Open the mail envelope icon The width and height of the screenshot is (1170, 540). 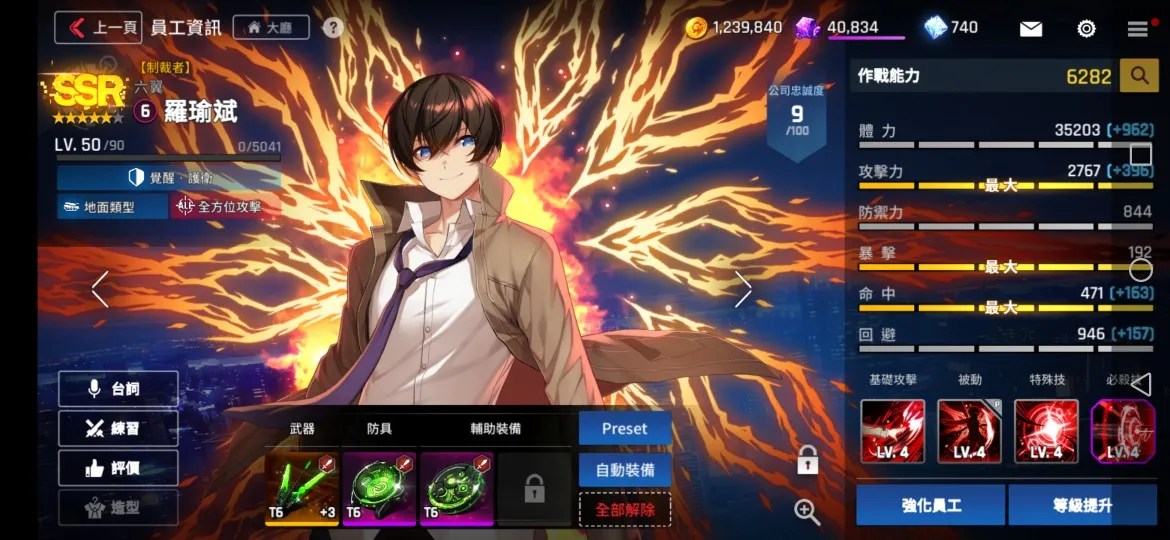(1031, 28)
